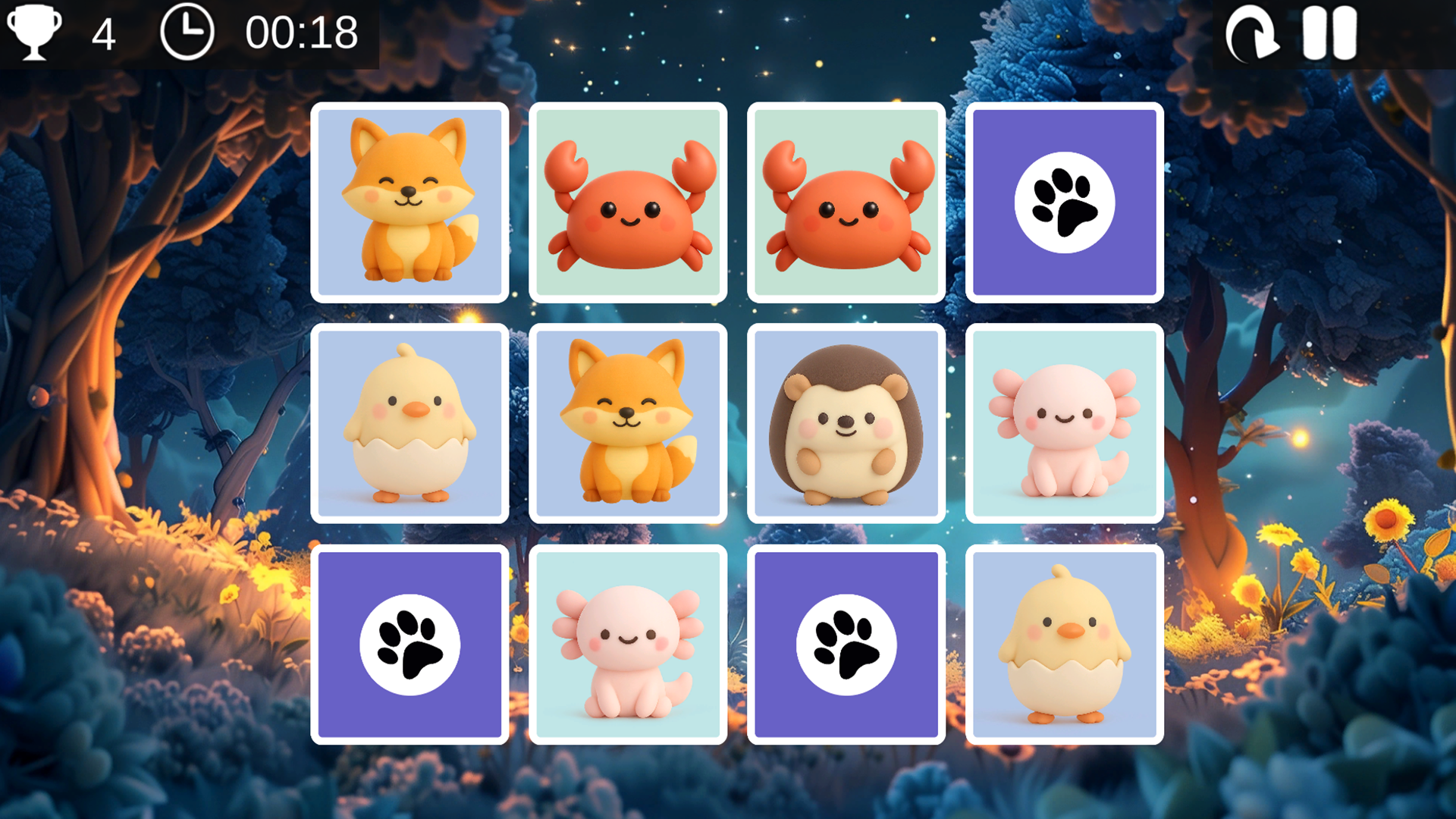Flip the paw card below the hedgehog
This screenshot has height=819, width=1456.
[x=846, y=645]
